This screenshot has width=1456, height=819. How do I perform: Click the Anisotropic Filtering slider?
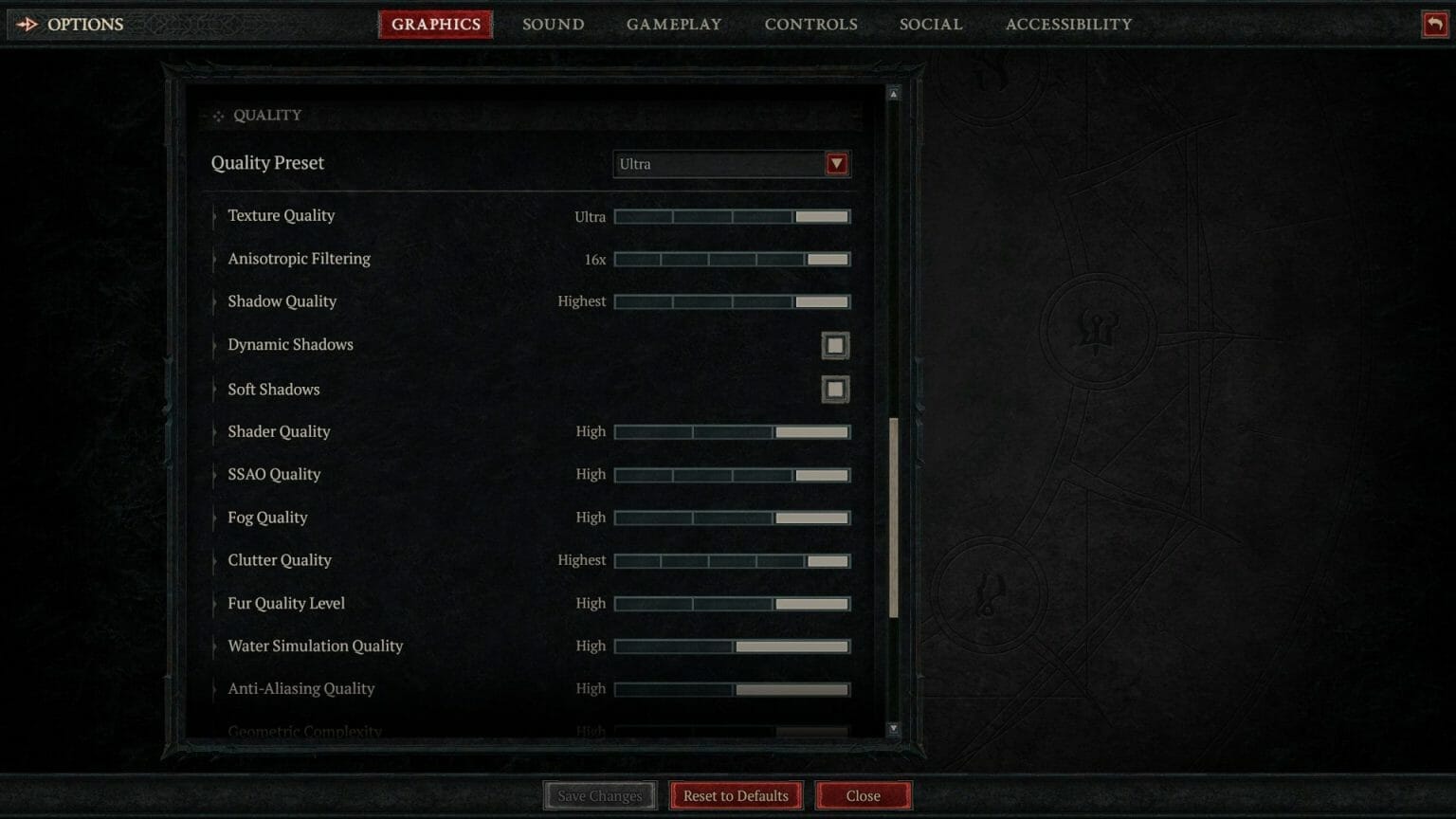click(732, 259)
